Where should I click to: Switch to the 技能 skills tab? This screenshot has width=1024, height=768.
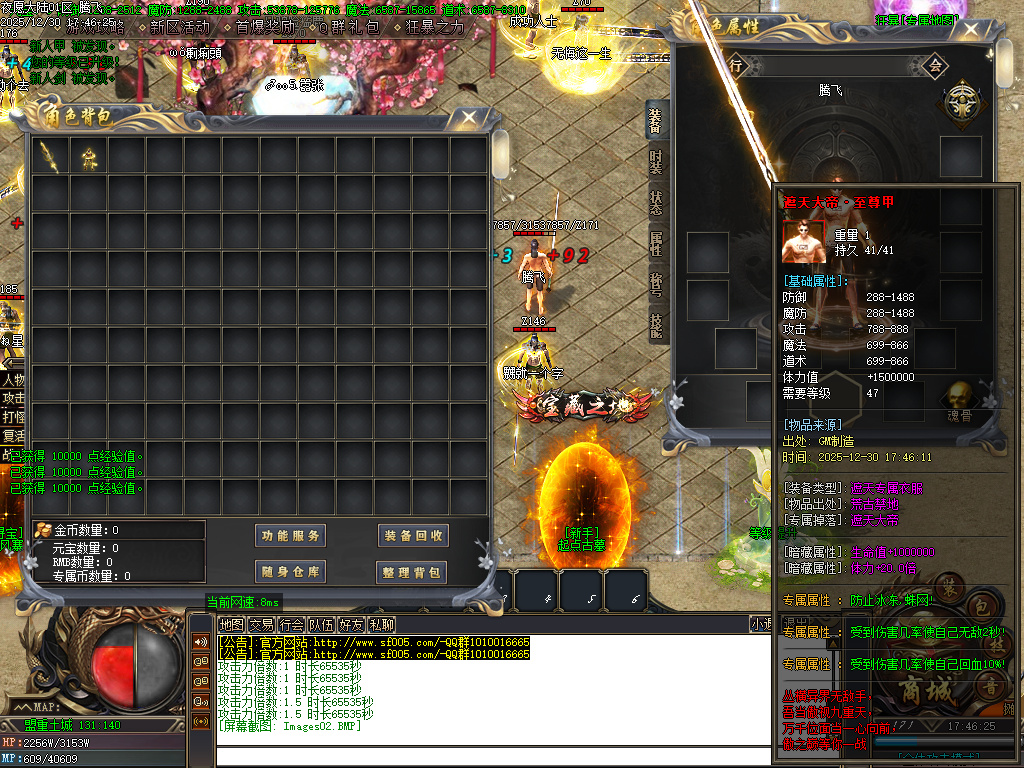pos(655,326)
